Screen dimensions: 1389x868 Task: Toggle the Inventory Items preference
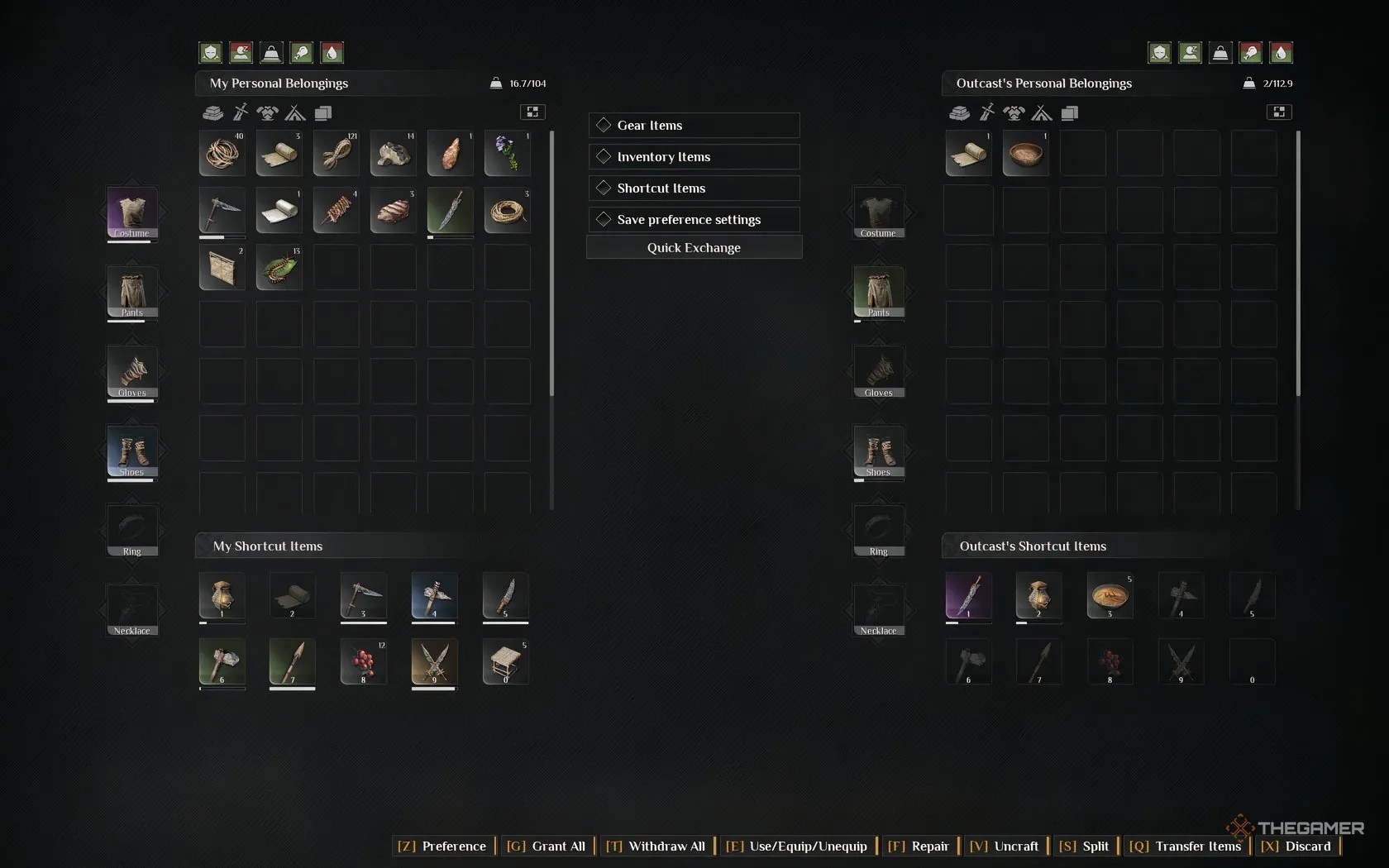(693, 156)
